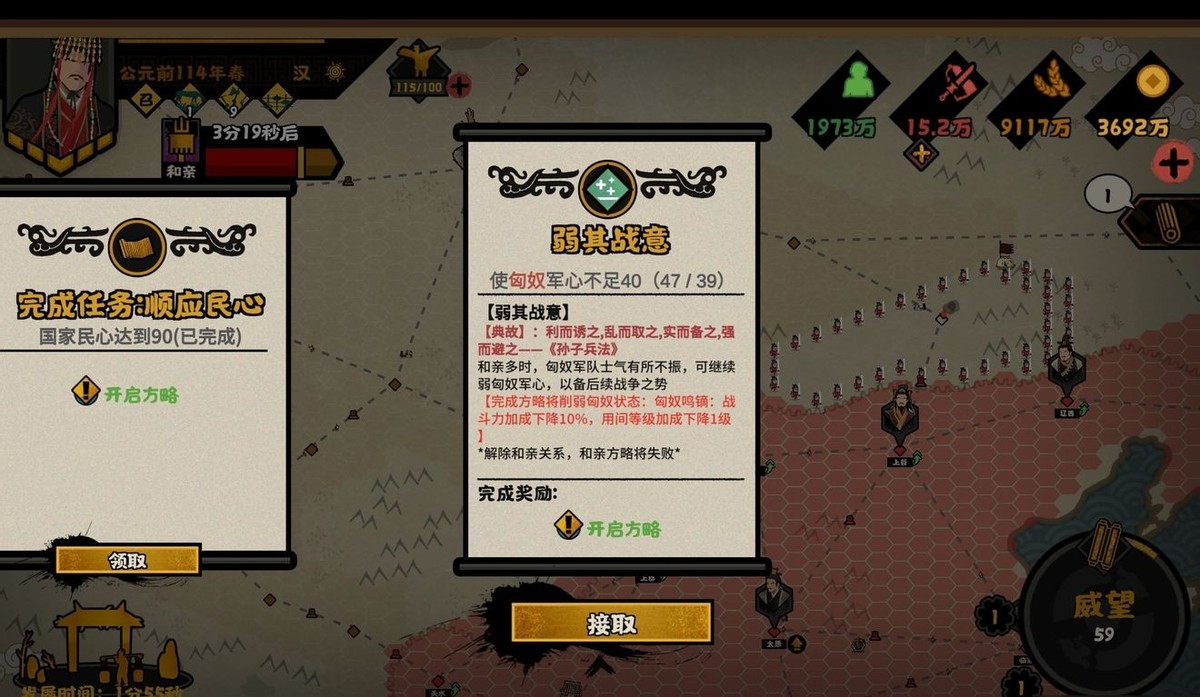
Task: Click the small gold plus under troop count
Action: (920, 155)
